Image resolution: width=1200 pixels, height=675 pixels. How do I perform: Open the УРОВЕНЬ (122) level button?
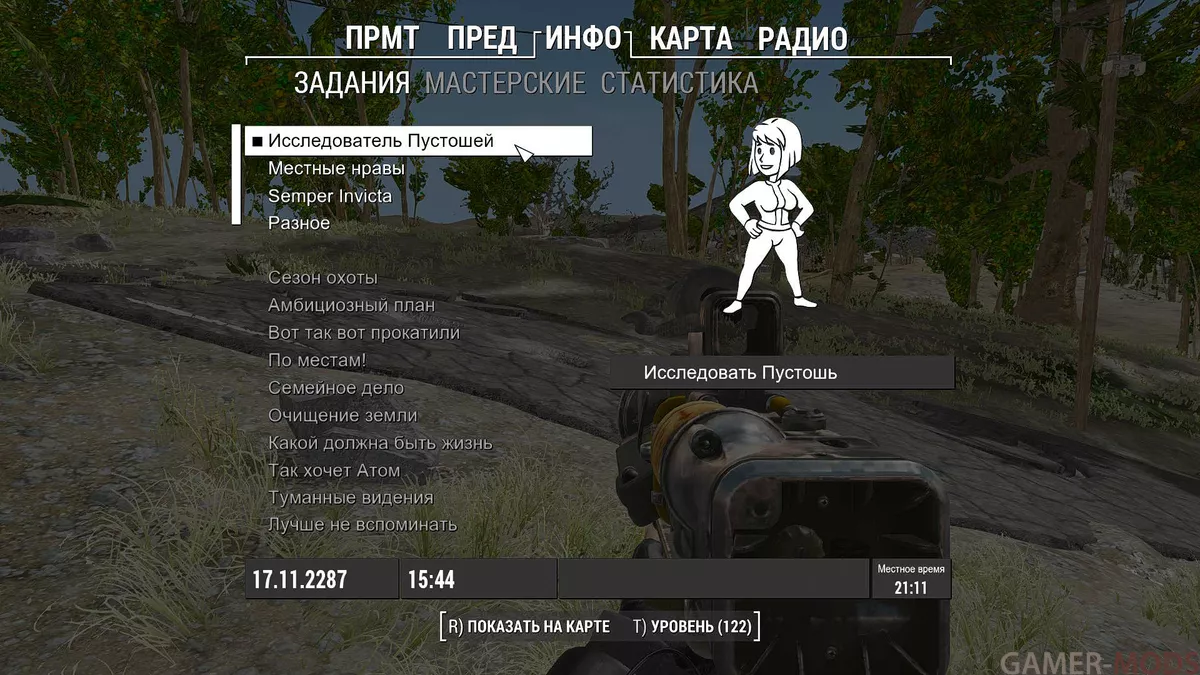692,627
